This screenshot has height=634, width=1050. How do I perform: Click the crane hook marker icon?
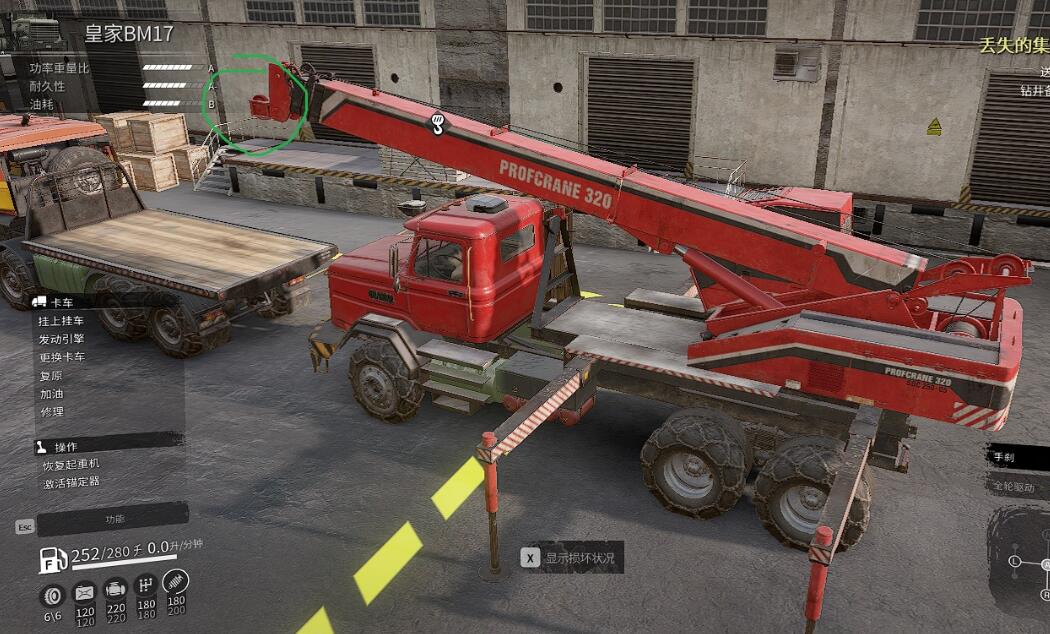point(436,124)
